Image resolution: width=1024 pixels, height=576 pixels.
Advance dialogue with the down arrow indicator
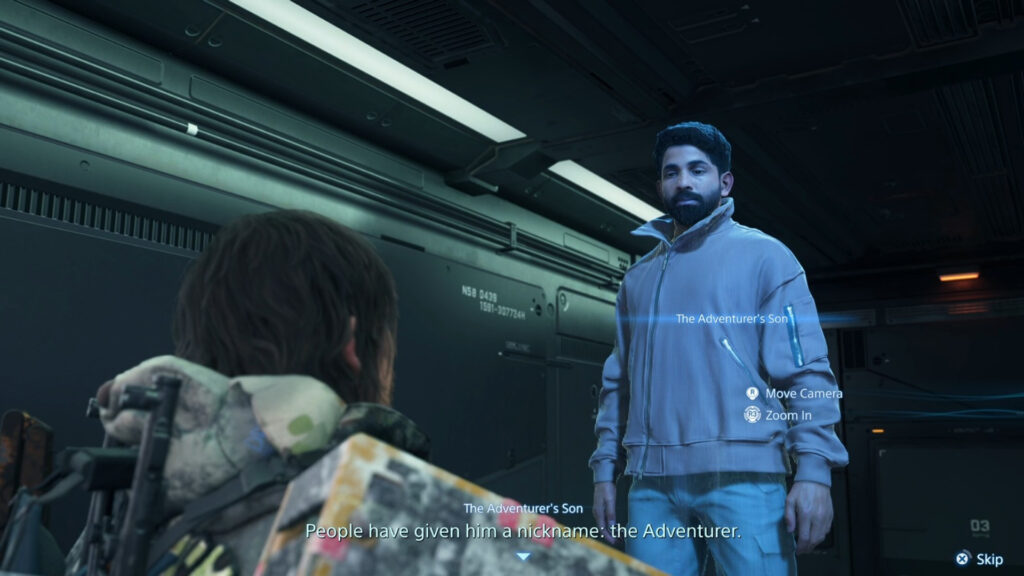(x=522, y=556)
